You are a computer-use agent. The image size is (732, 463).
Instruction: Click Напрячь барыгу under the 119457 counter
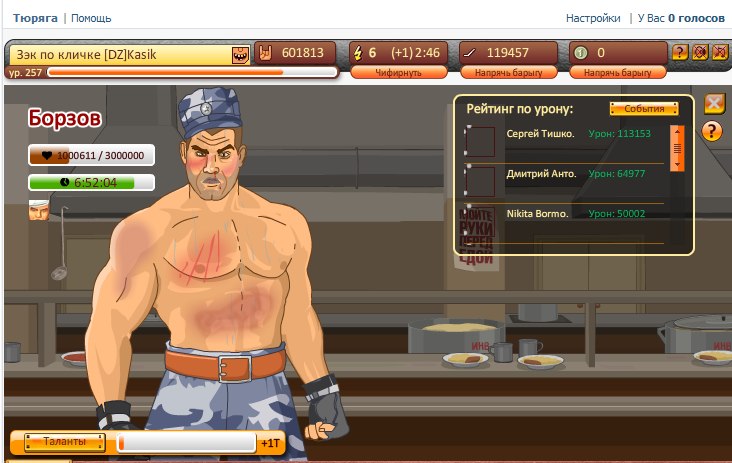click(507, 72)
